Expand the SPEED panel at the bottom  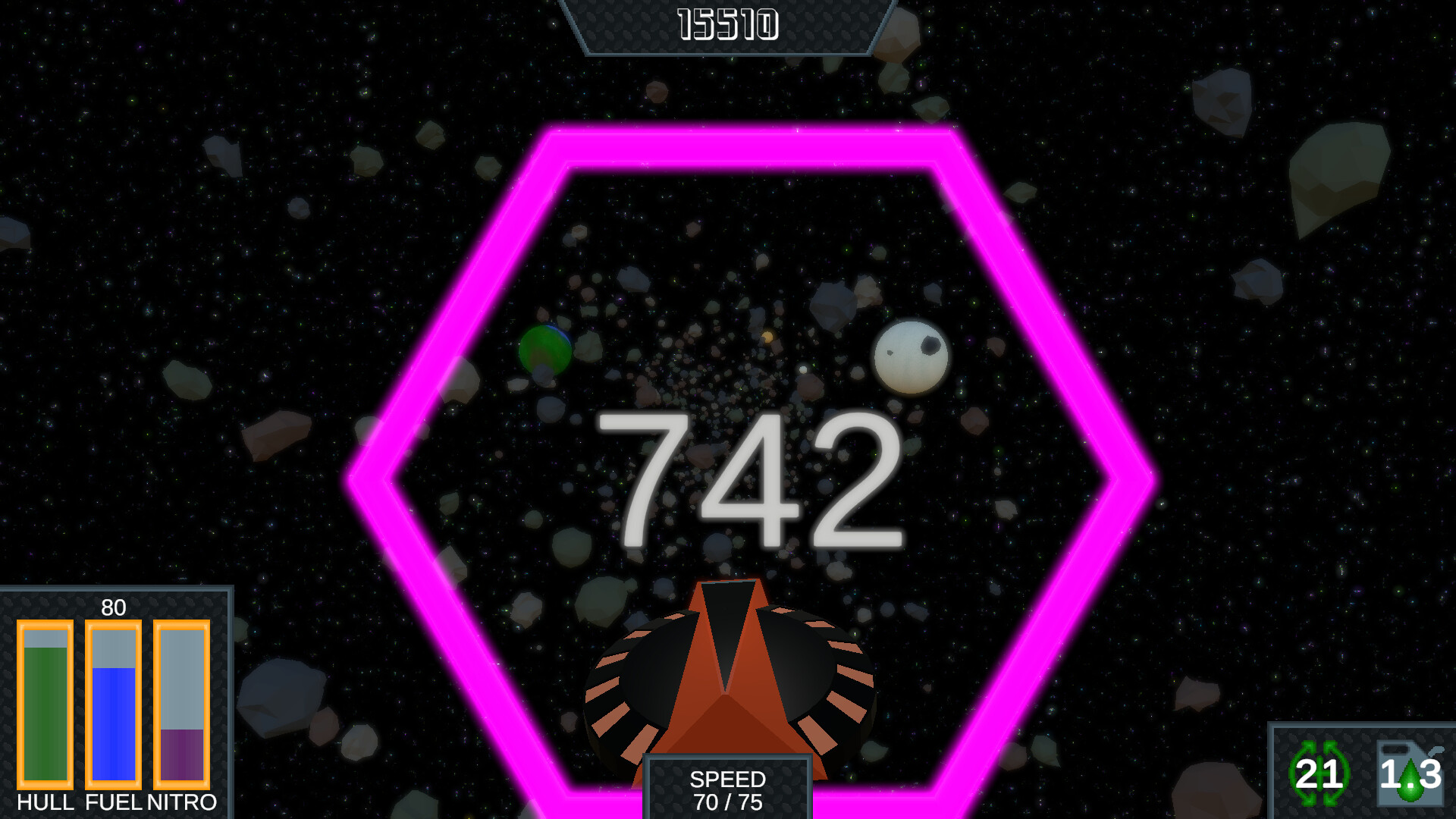point(728,789)
